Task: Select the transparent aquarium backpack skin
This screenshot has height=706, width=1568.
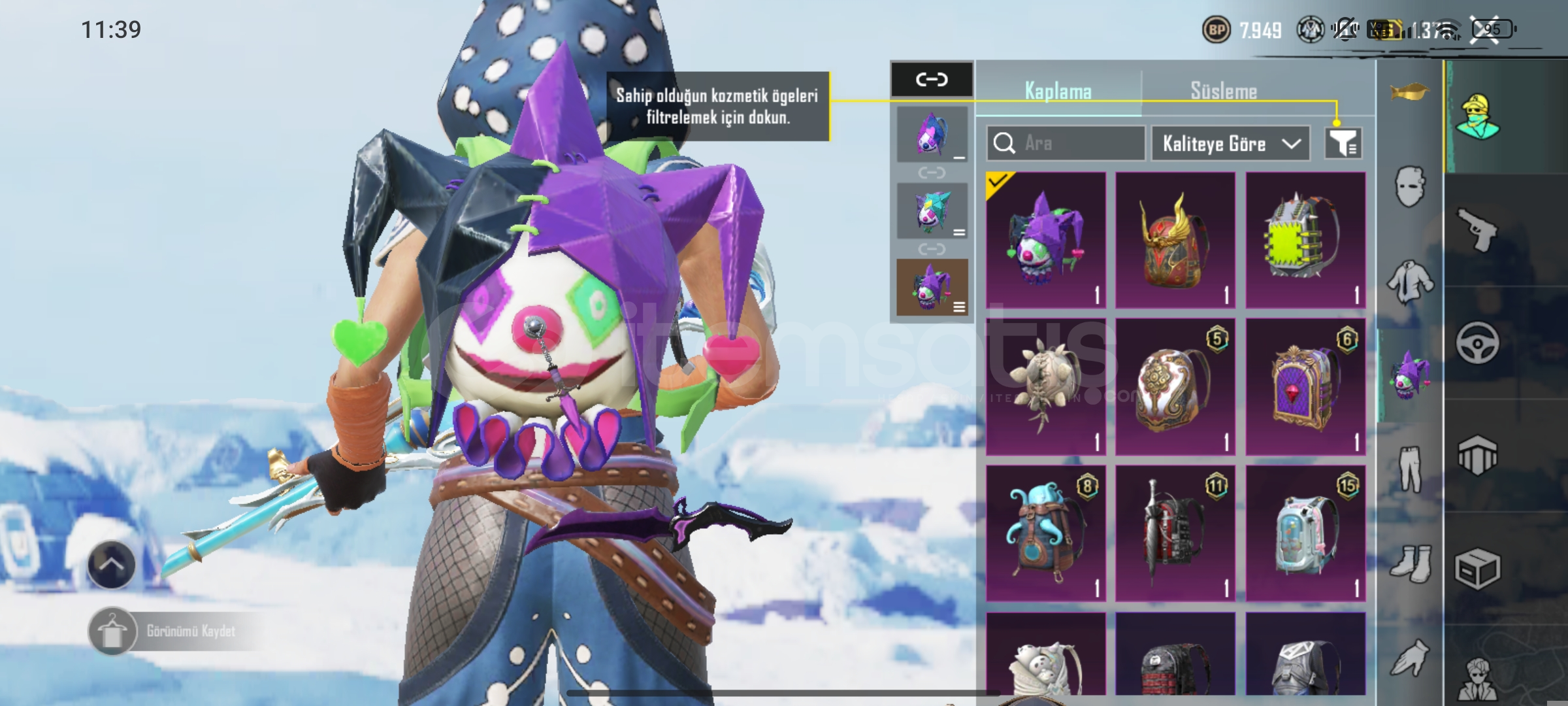Action: tap(1305, 533)
